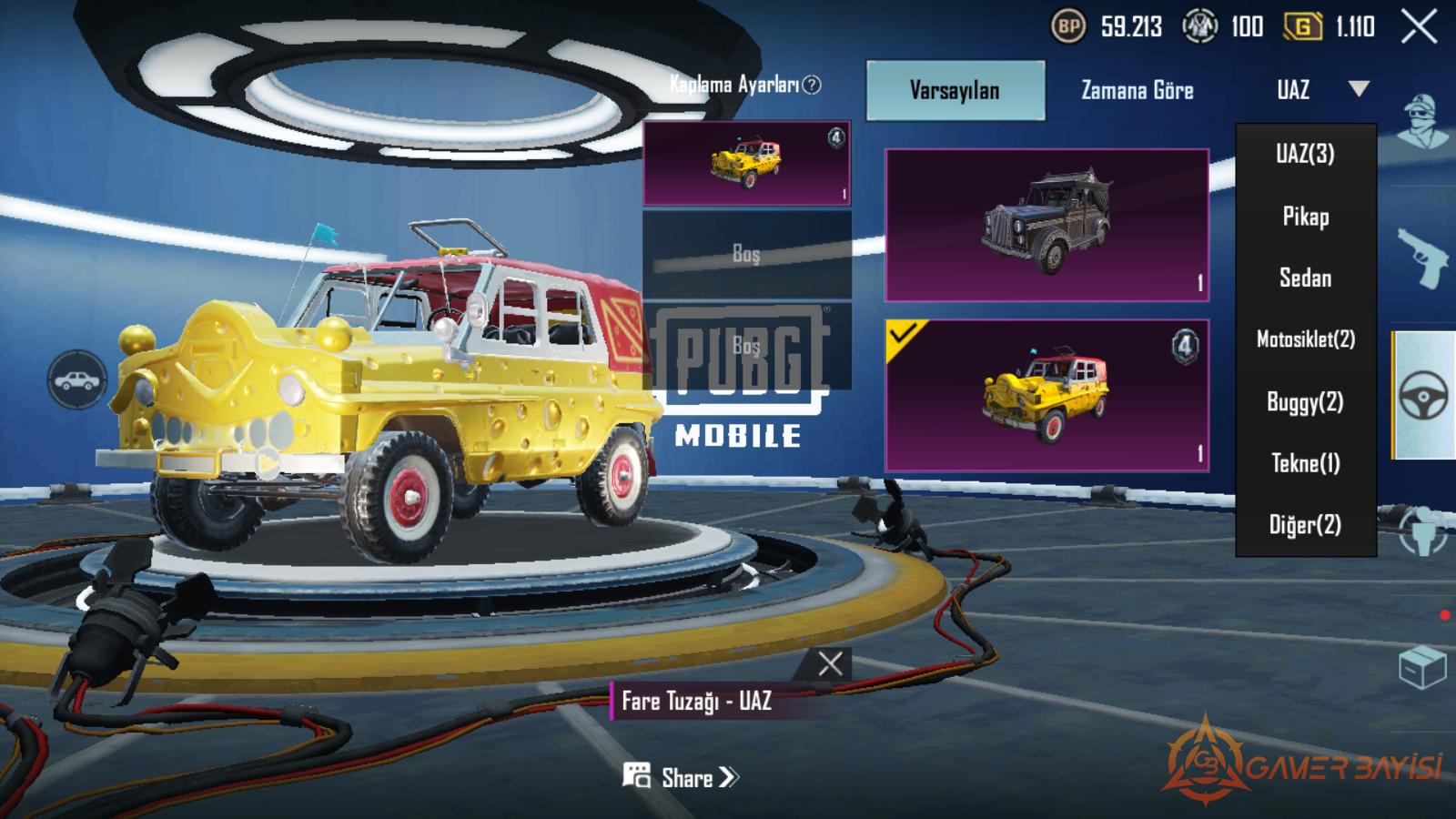Open Kaplama Ayarları help question mark
The width and height of the screenshot is (1456, 819).
pyautogui.click(x=812, y=85)
